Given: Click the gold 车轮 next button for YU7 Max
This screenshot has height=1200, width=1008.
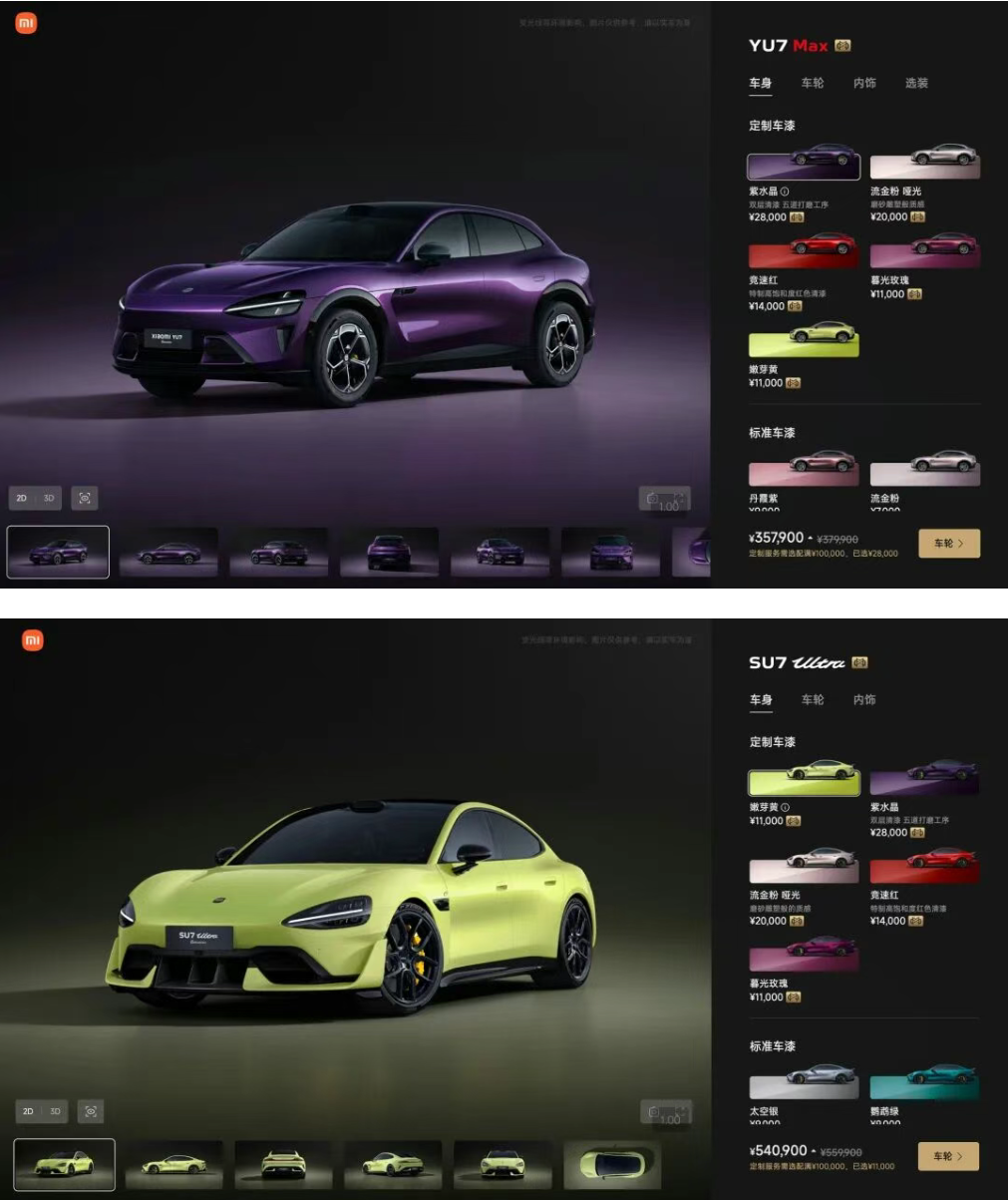Looking at the screenshot, I should click(x=949, y=544).
